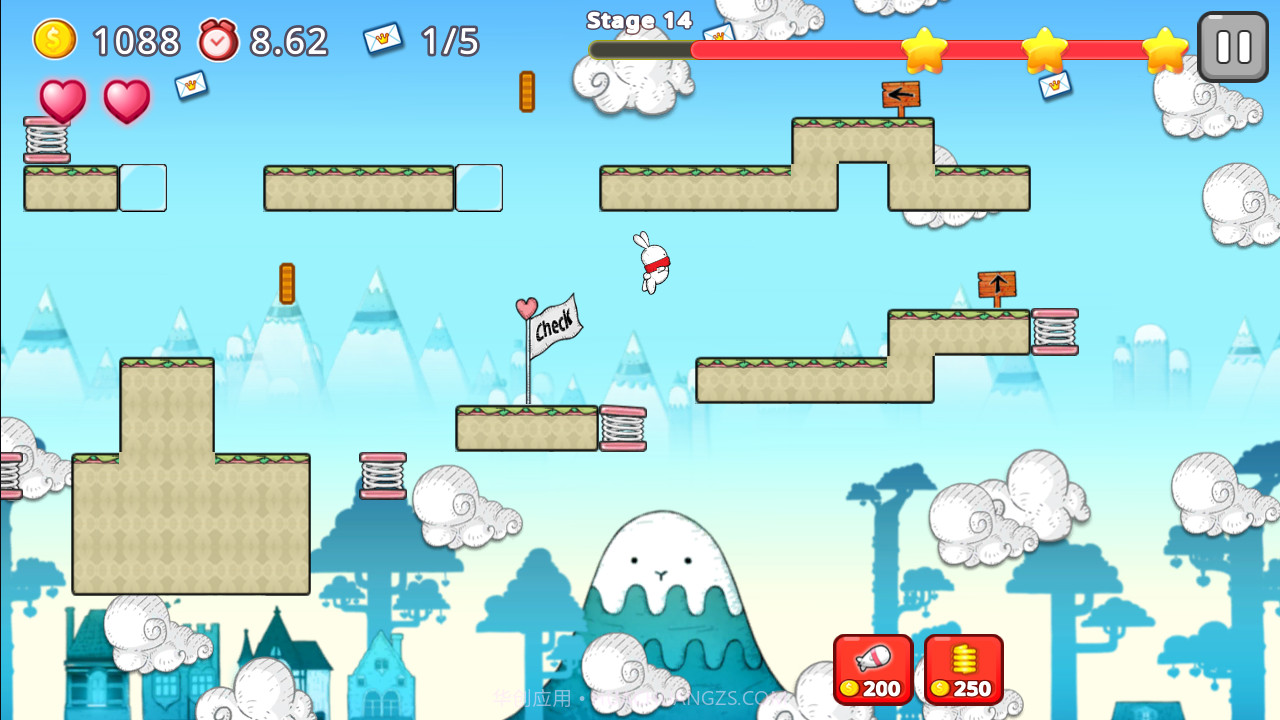
Task: Purchase the coin pack for 250 coins
Action: tap(964, 668)
